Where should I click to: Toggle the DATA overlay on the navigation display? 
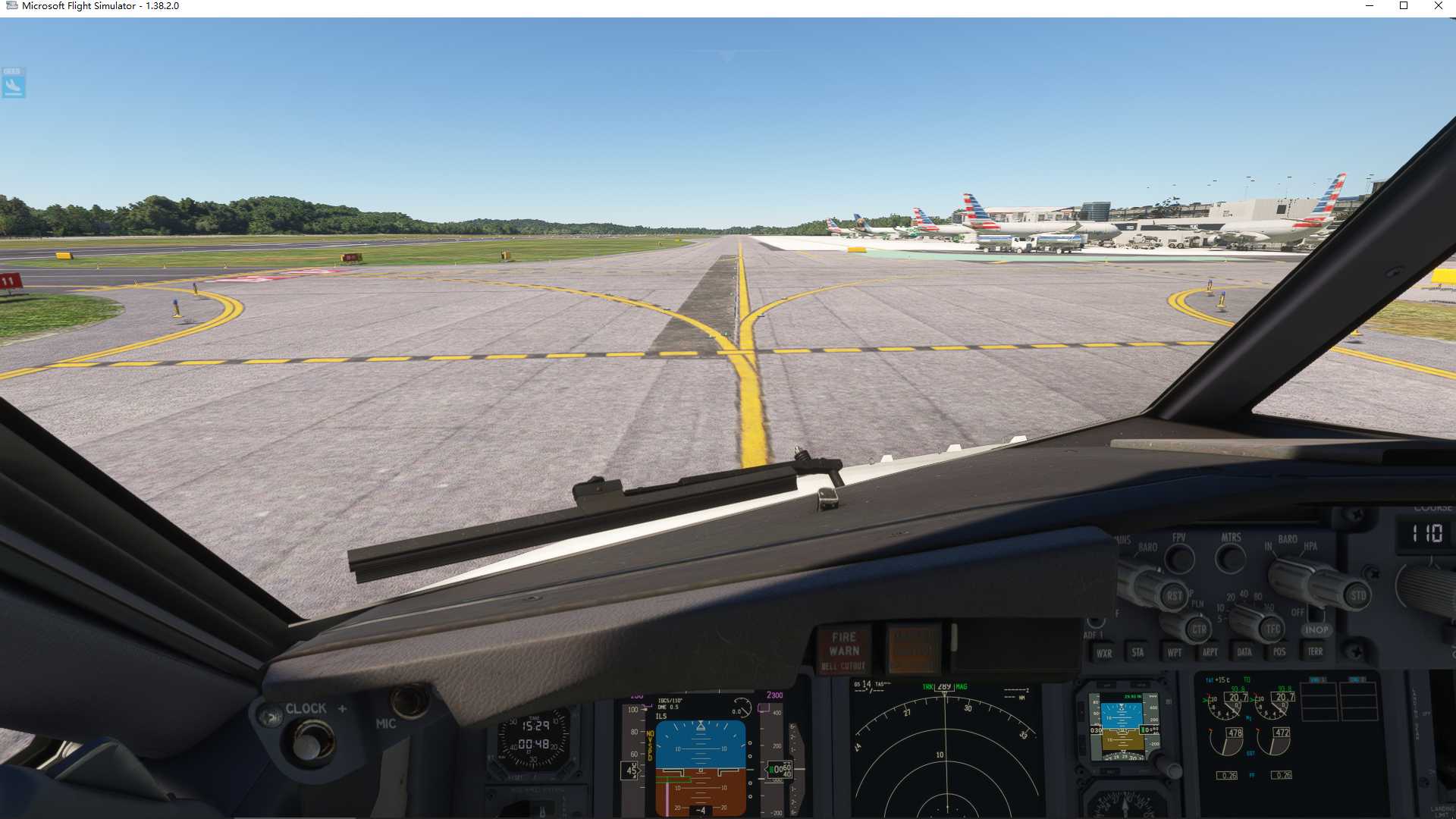pos(1244,651)
